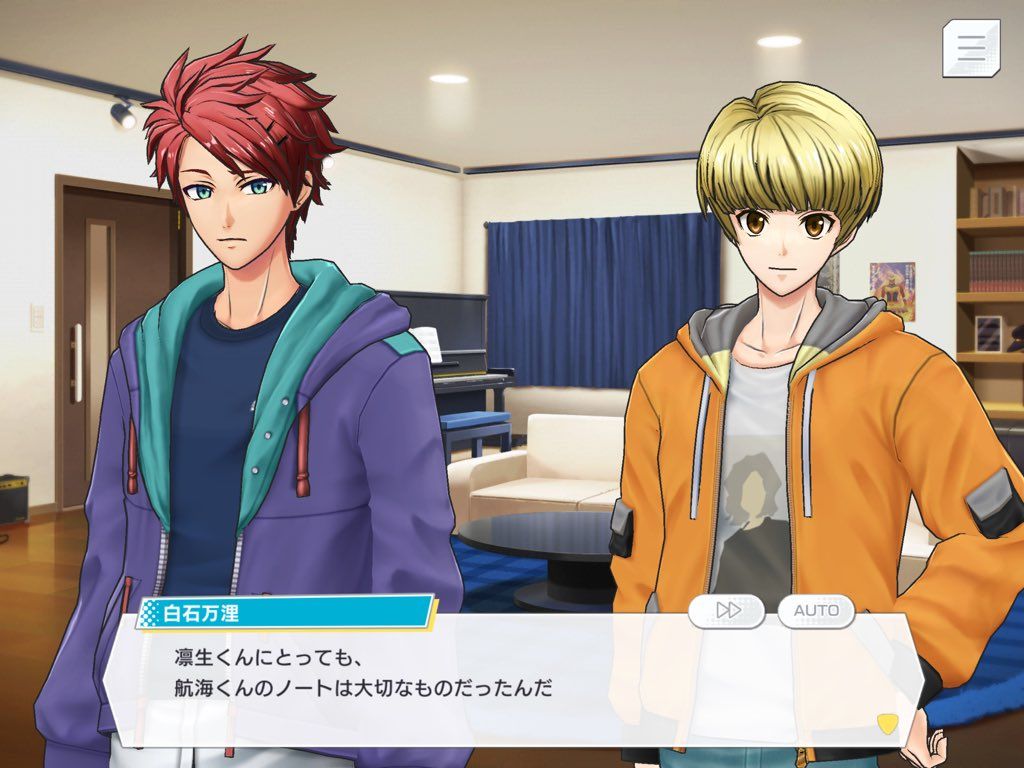Click the fast-forward skip button
This screenshot has height=768, width=1024.
click(727, 610)
